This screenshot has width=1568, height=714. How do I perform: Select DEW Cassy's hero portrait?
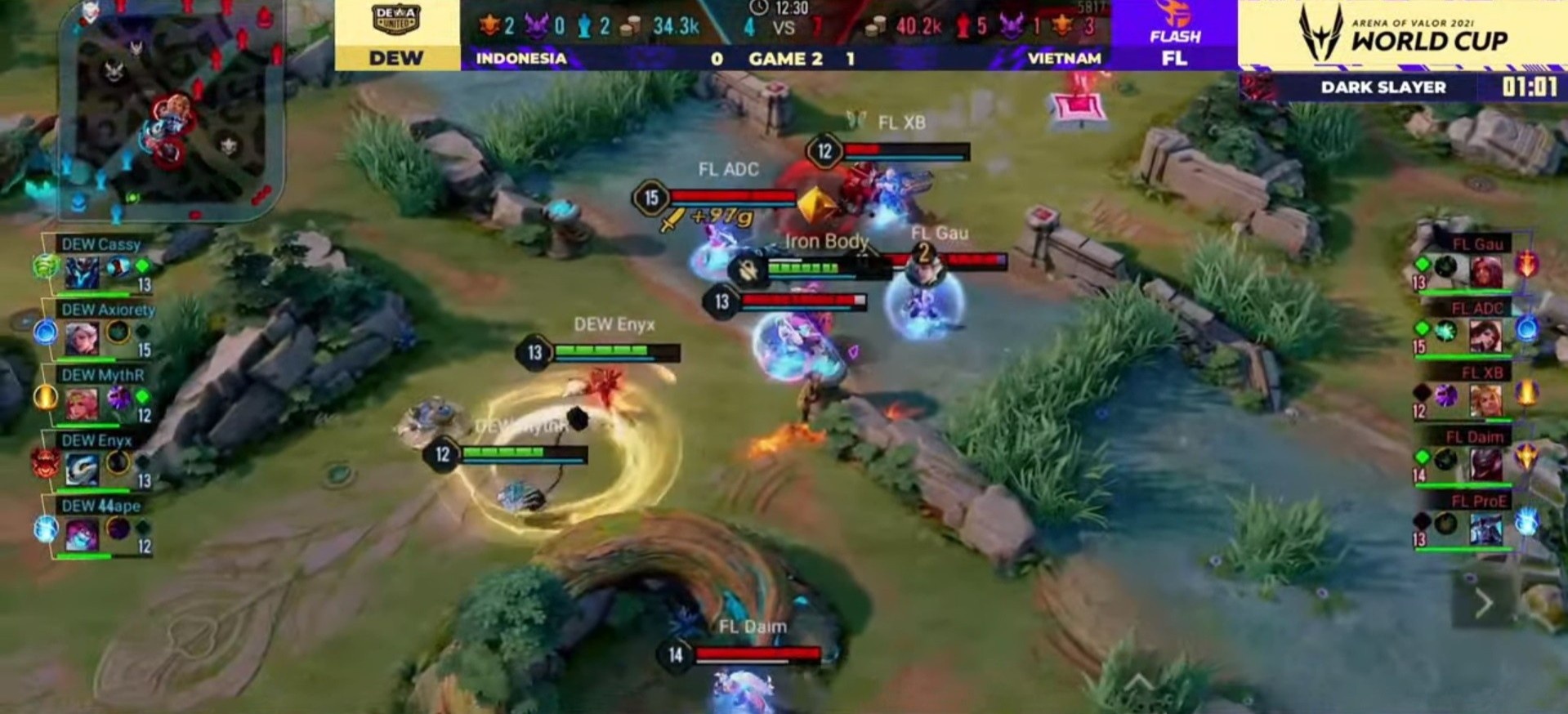click(x=82, y=271)
